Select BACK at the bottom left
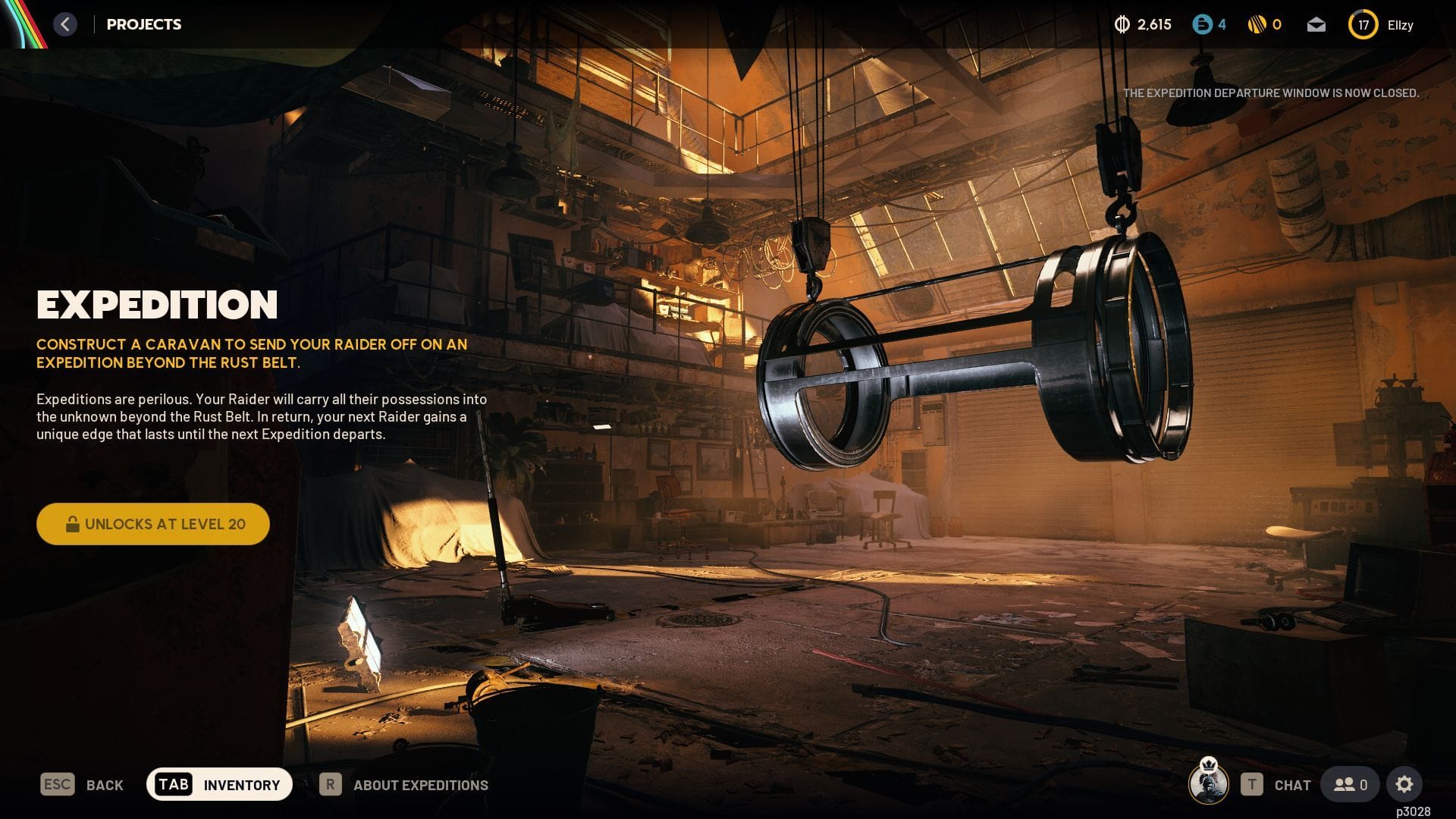 point(104,785)
